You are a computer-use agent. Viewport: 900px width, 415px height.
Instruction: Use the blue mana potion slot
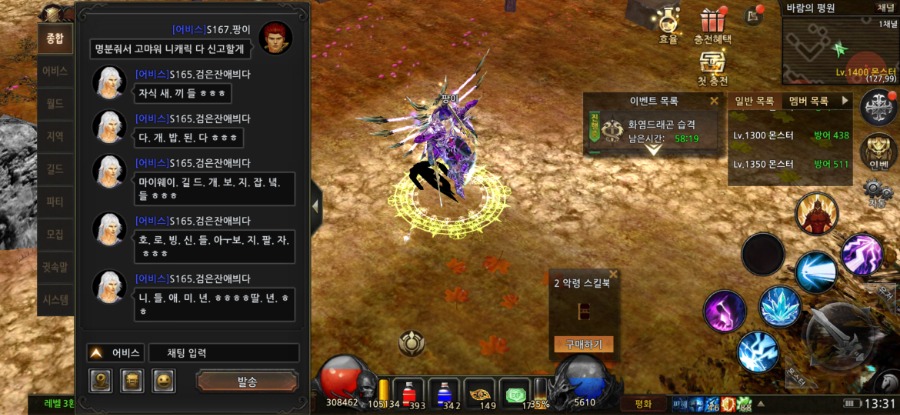click(x=445, y=390)
